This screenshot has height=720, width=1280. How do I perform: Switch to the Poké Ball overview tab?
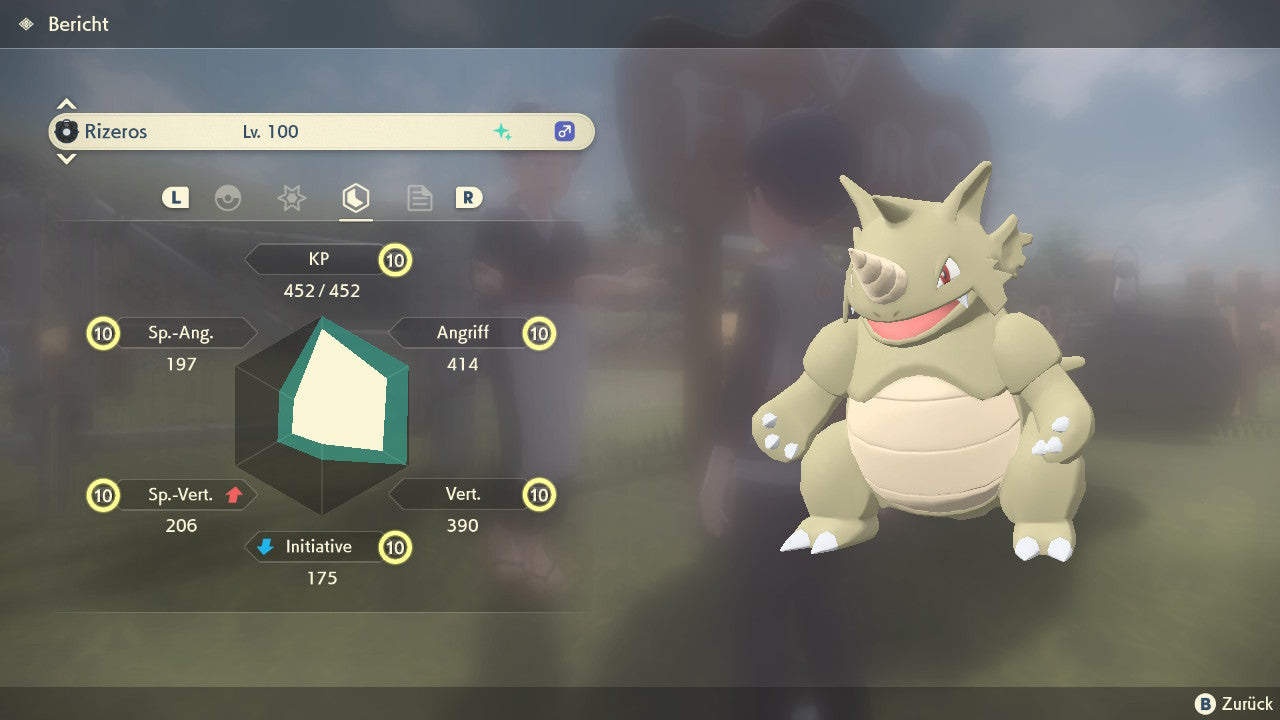[x=228, y=198]
